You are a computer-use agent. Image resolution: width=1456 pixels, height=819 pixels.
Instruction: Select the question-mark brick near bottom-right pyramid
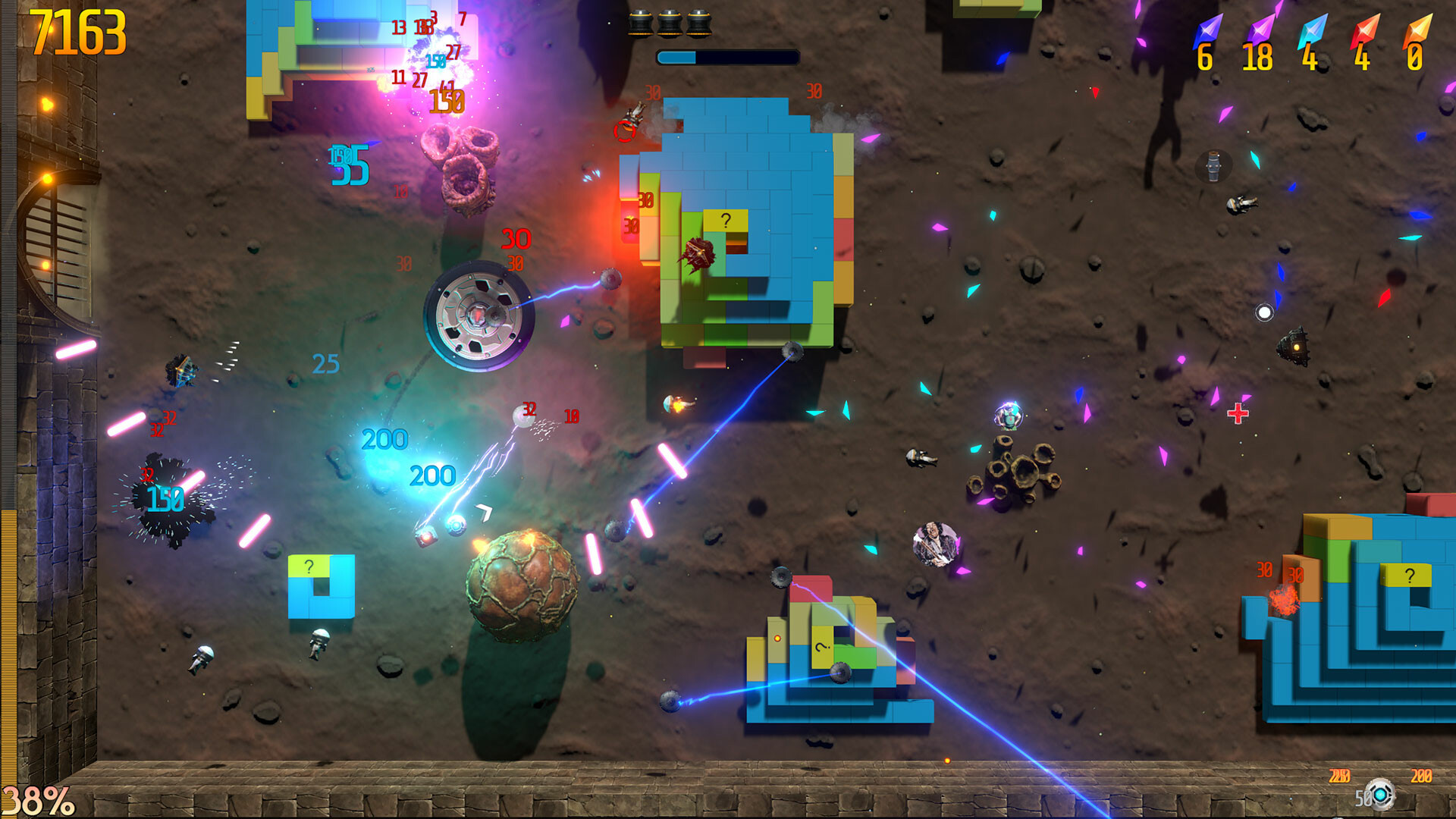[1407, 576]
